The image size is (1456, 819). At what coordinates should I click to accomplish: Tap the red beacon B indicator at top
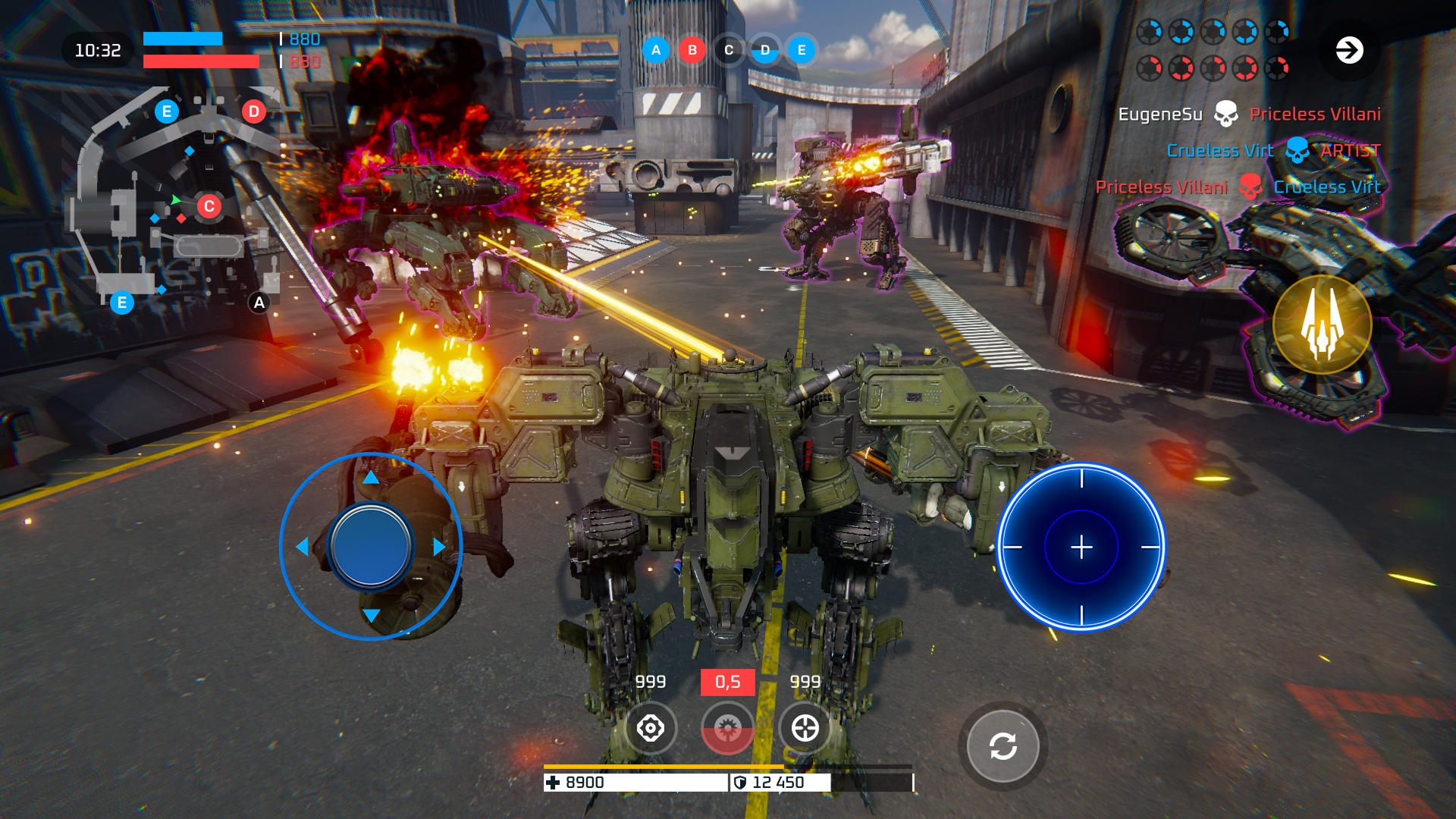pyautogui.click(x=691, y=51)
